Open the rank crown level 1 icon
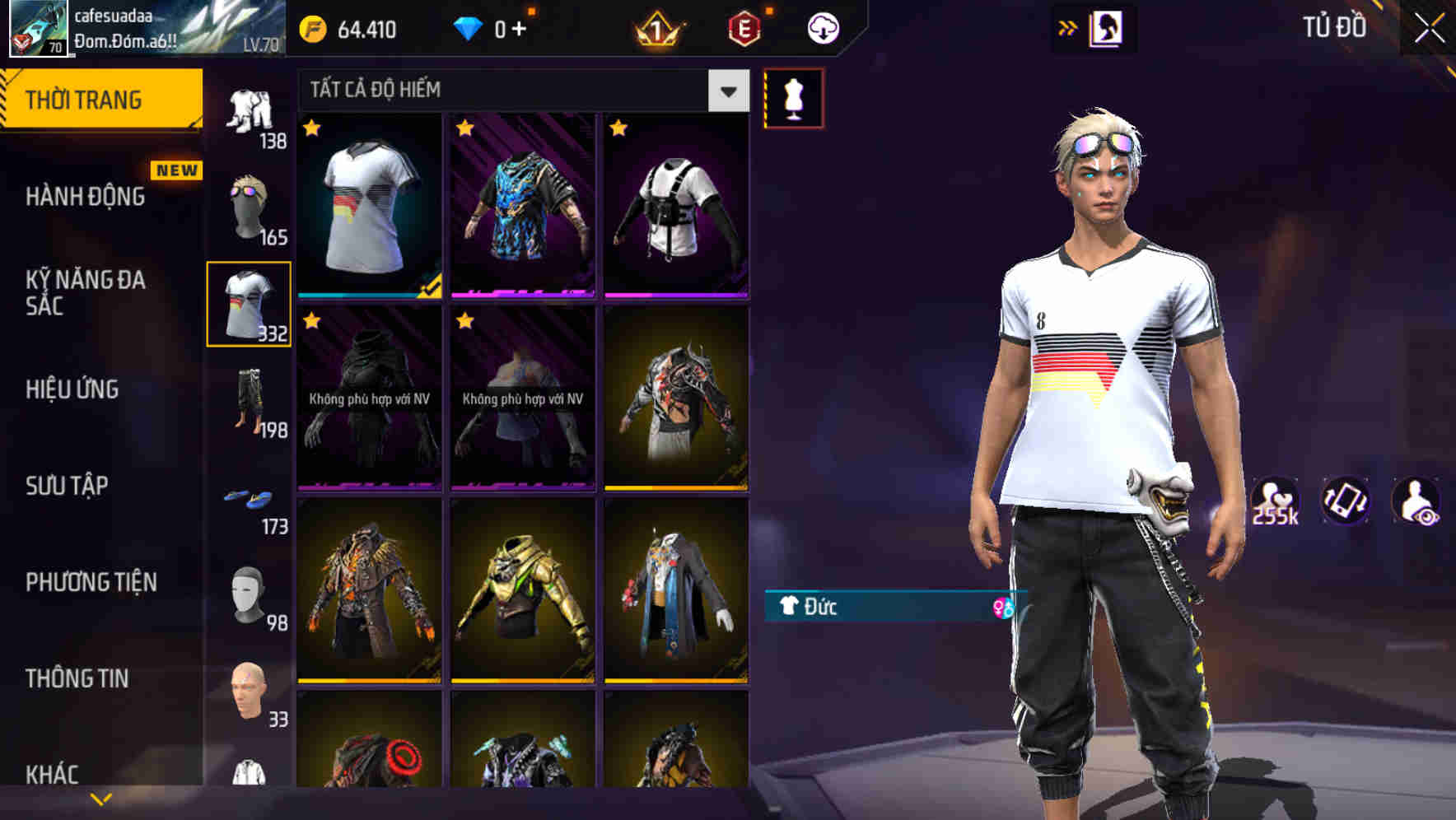Viewport: 1456px width, 820px height. coord(657,27)
